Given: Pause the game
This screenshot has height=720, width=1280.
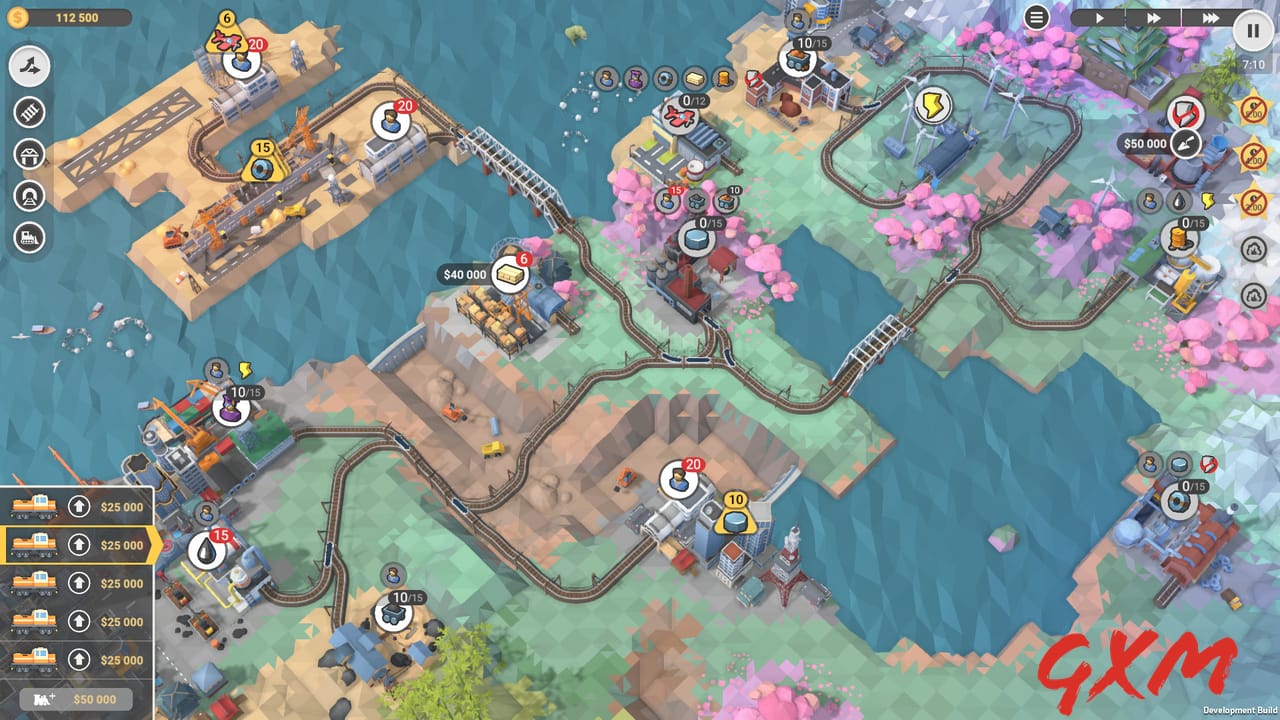Looking at the screenshot, I should pyautogui.click(x=1252, y=29).
